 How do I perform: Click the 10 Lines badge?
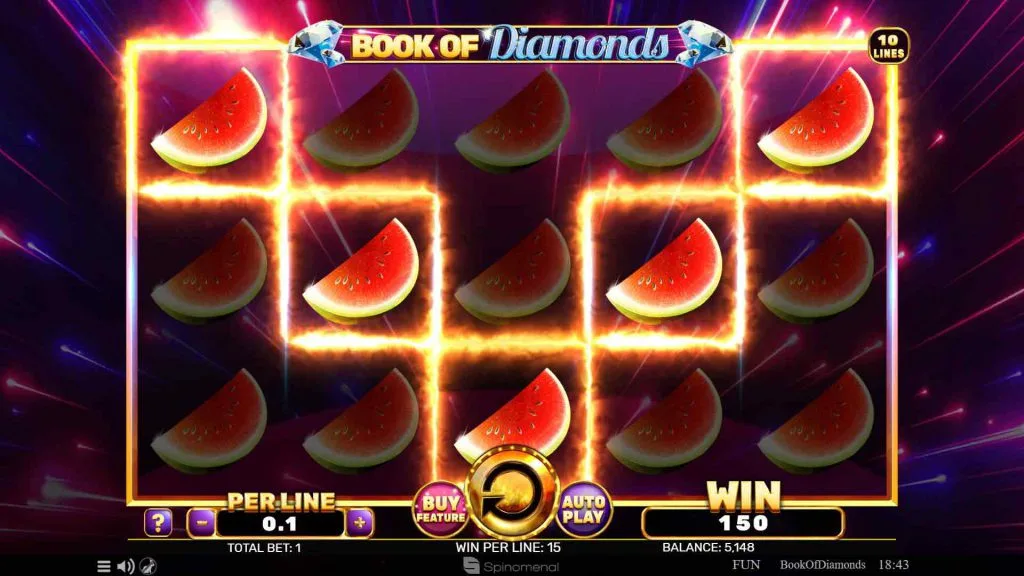[888, 46]
